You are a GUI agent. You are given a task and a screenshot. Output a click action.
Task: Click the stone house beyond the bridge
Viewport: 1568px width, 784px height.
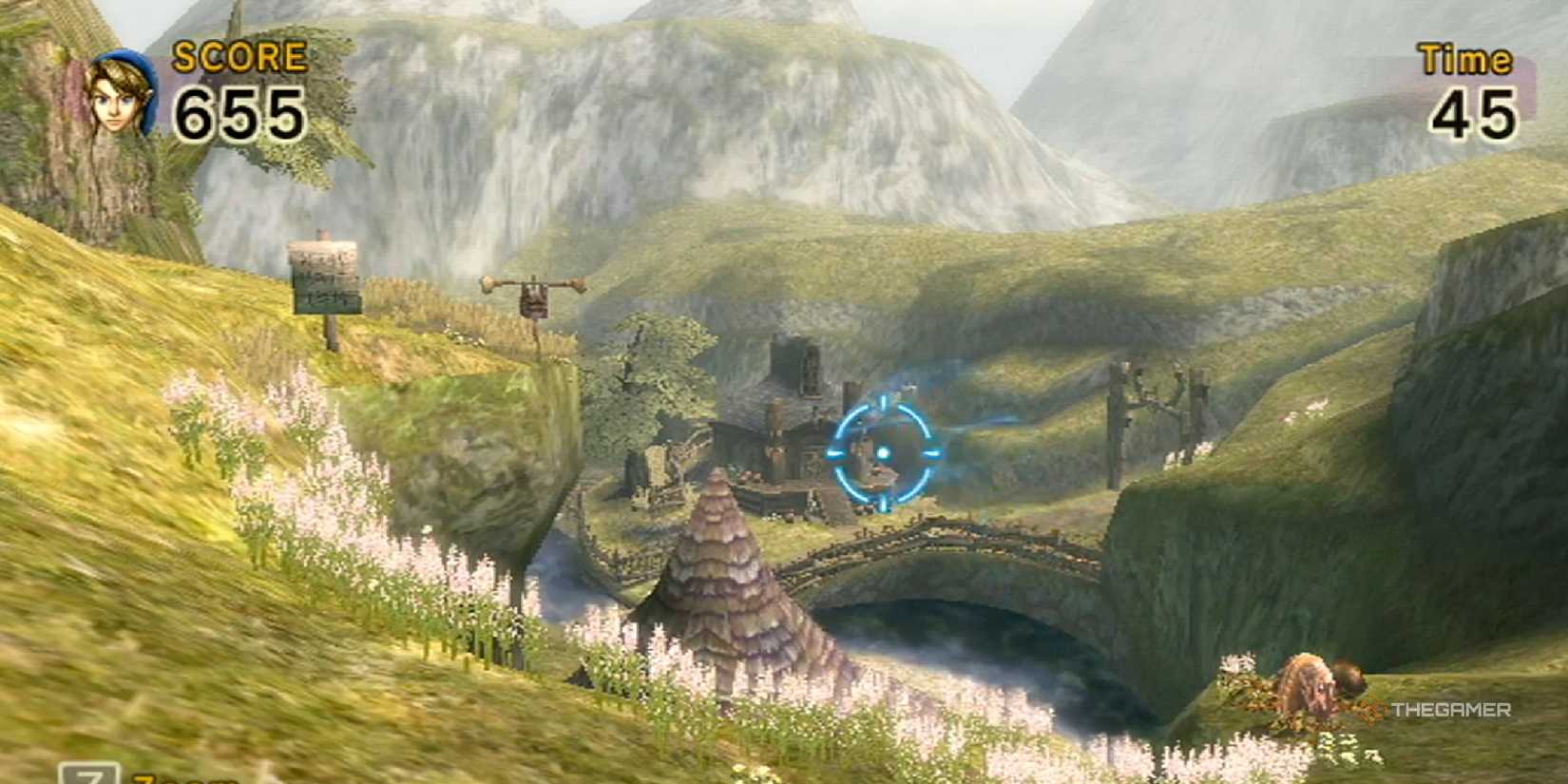click(x=789, y=418)
